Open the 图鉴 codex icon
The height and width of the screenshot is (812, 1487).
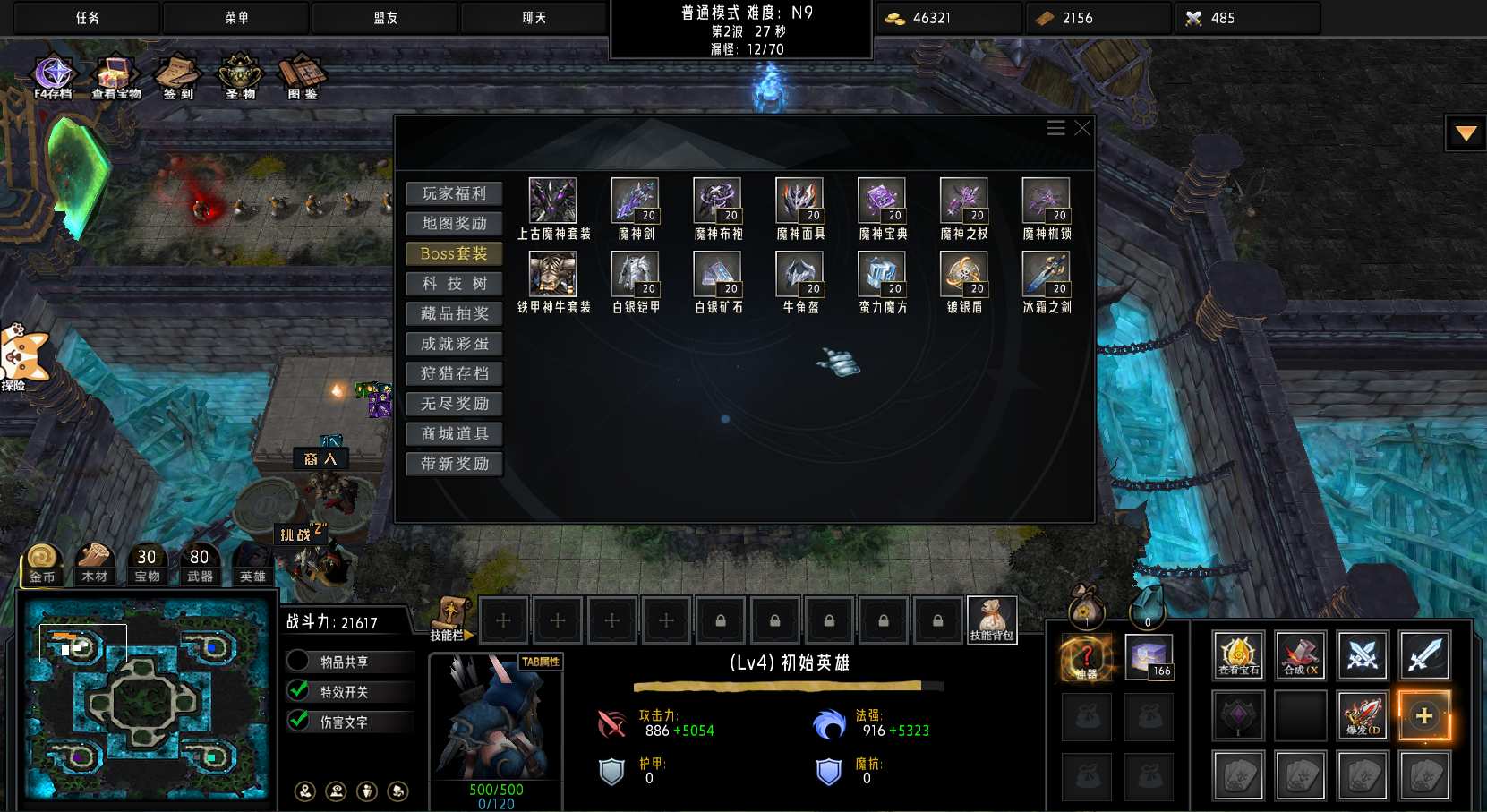(x=302, y=75)
